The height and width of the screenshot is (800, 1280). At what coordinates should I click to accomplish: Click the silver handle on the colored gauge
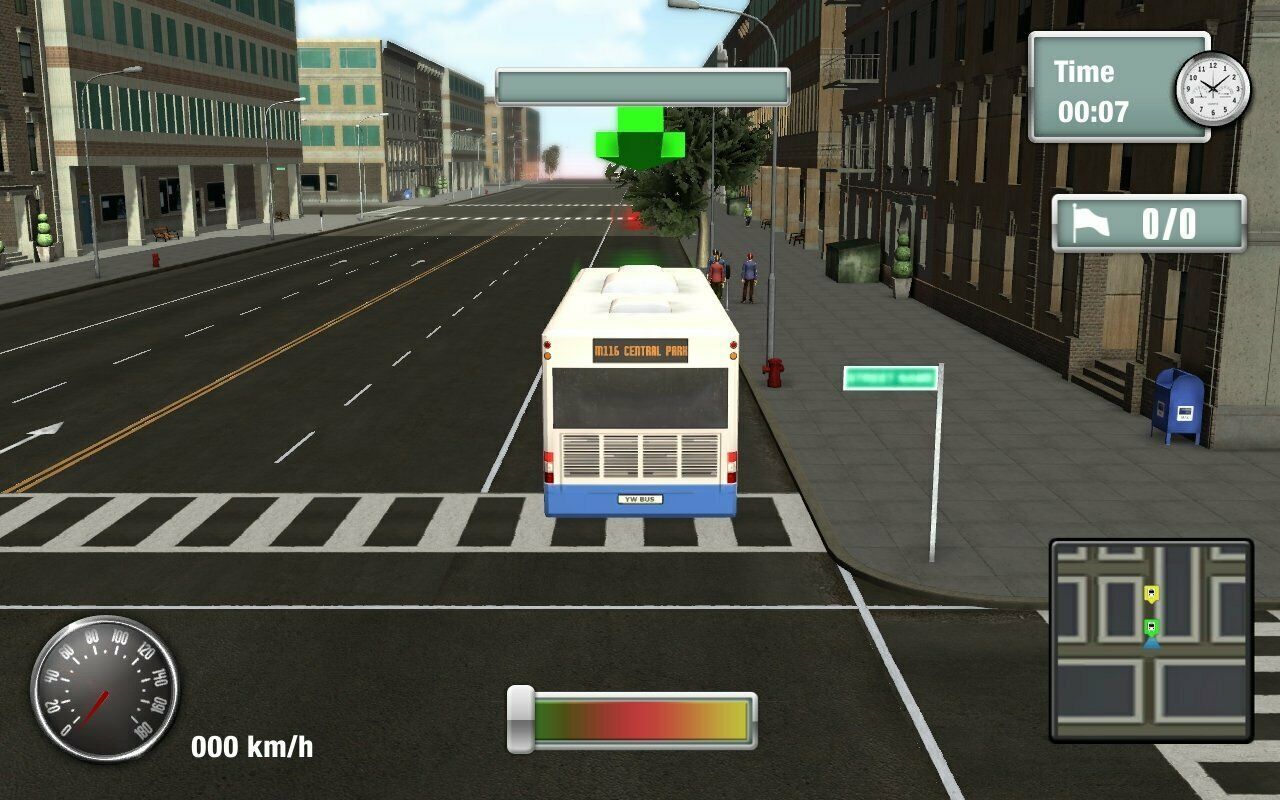pyautogui.click(x=520, y=719)
